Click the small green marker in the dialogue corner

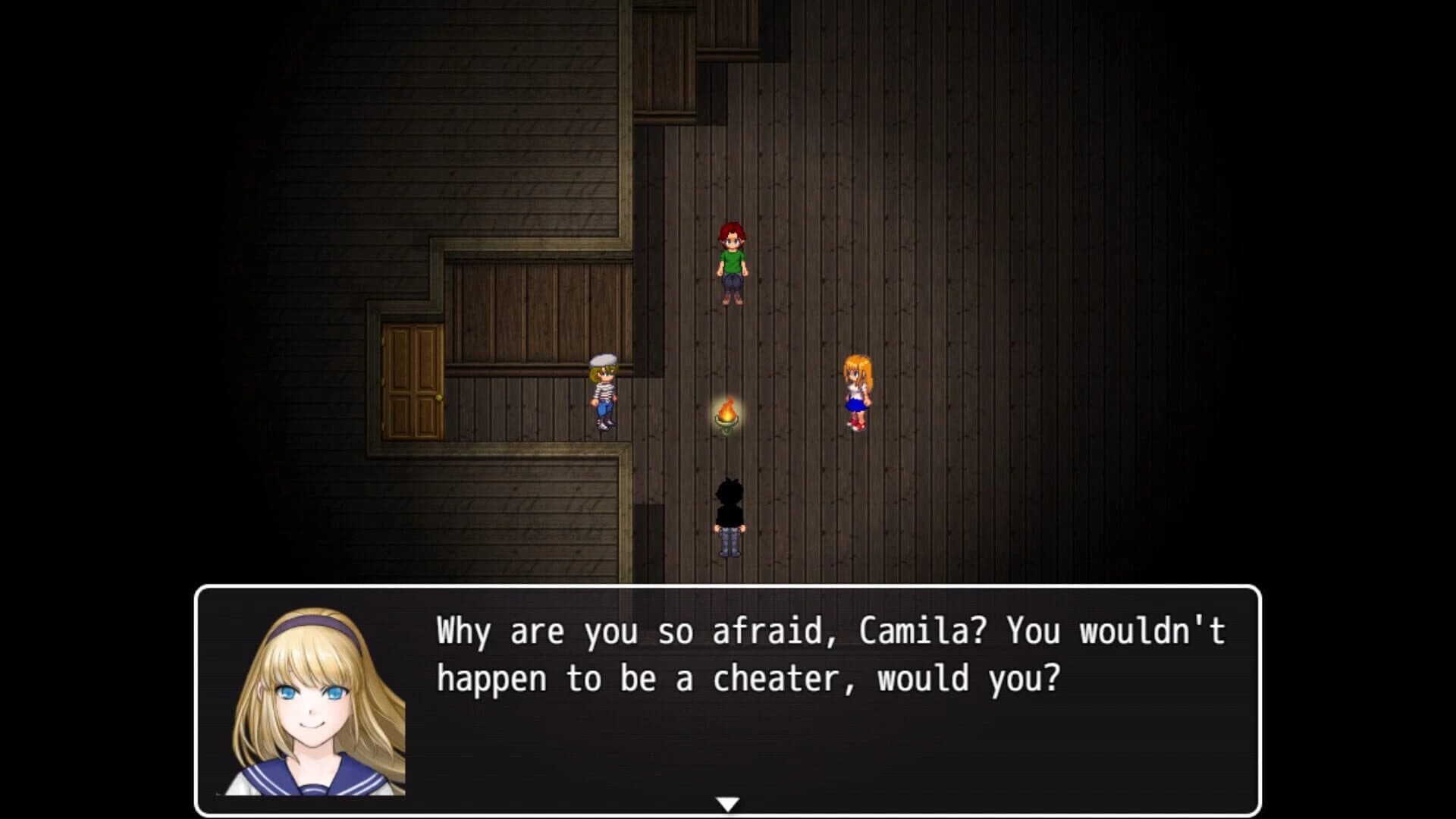(x=218, y=793)
